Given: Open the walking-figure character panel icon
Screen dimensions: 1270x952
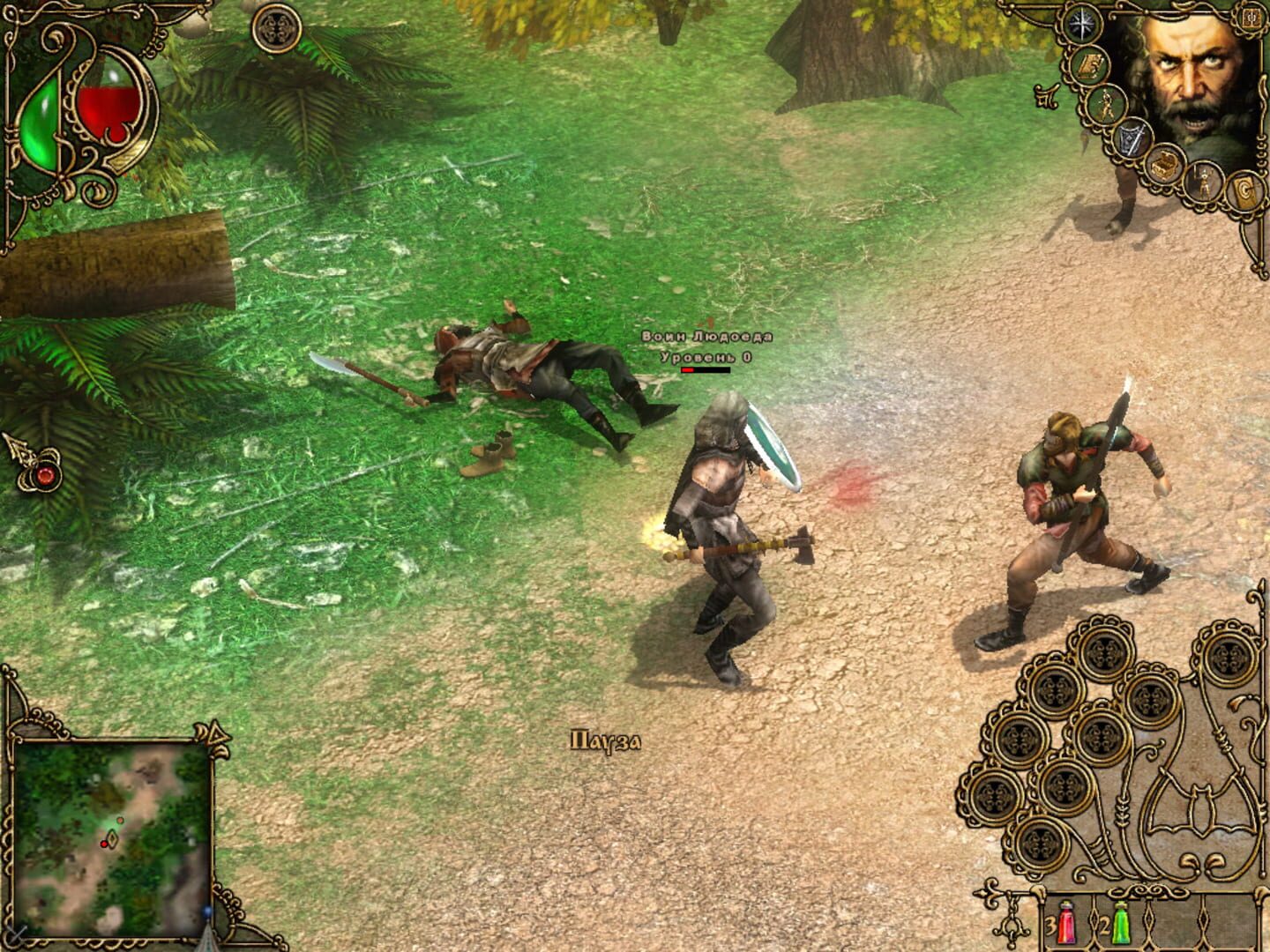Looking at the screenshot, I should pyautogui.click(x=1106, y=103).
